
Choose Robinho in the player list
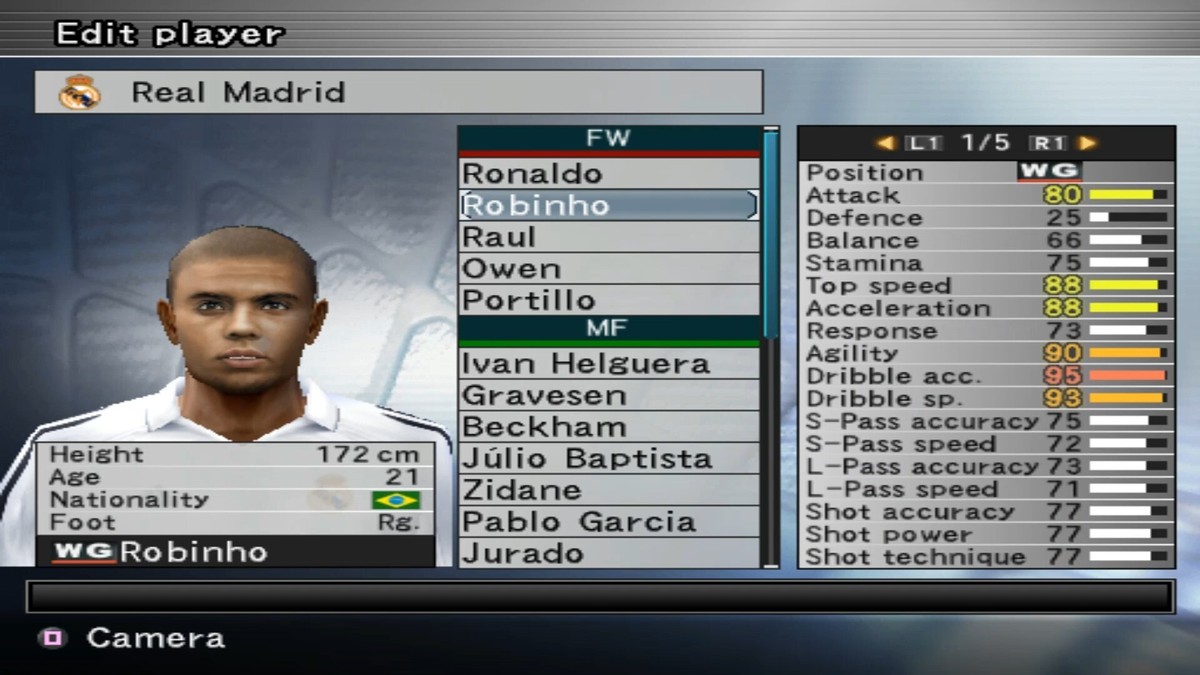pos(608,205)
